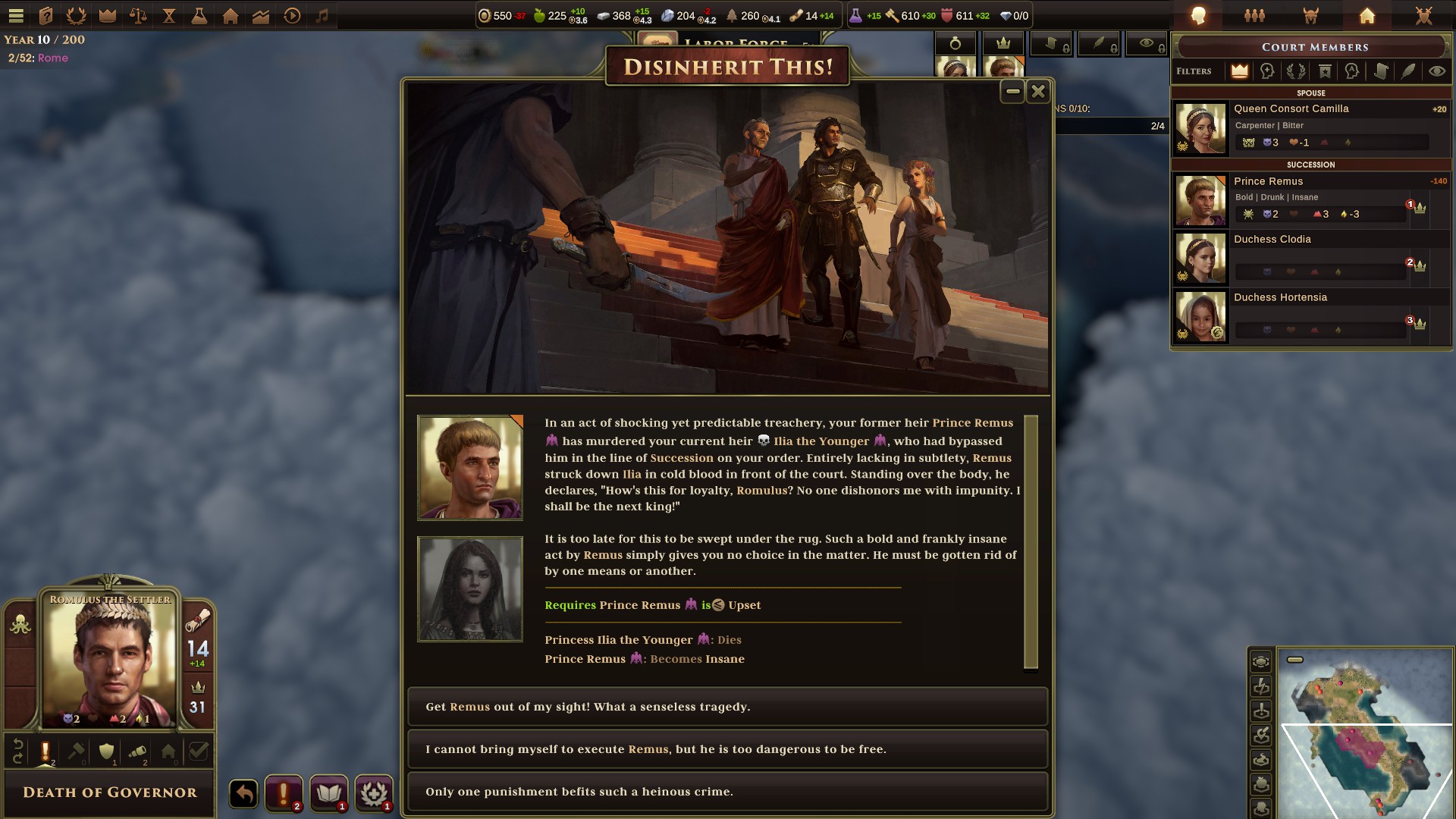
Task: Toggle the crown filter in Court Members
Action: [1240, 72]
